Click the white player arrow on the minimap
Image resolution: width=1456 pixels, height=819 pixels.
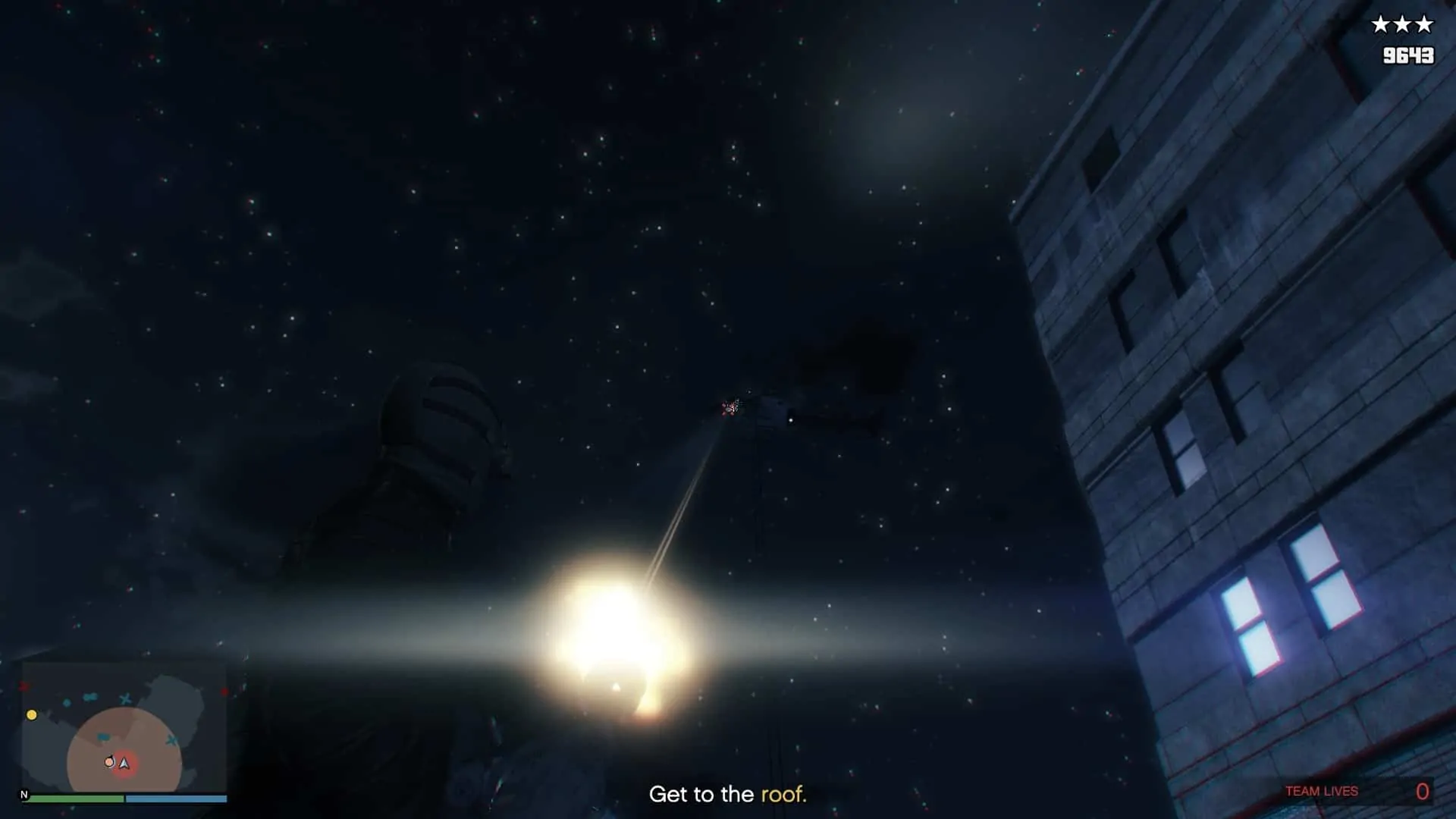pos(124,764)
